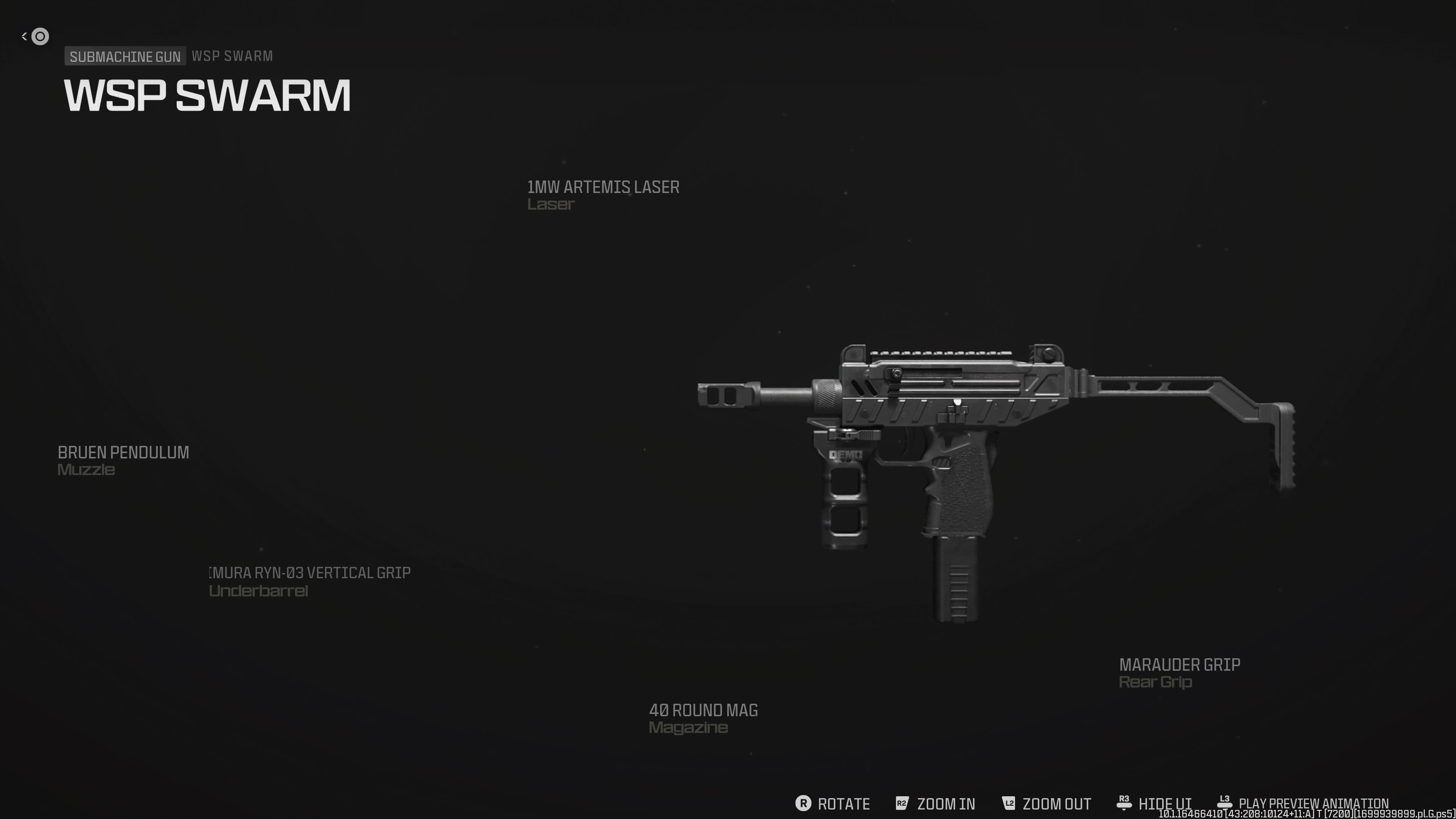Click the circle button icon at top left
The width and height of the screenshot is (1456, 819).
[39, 36]
